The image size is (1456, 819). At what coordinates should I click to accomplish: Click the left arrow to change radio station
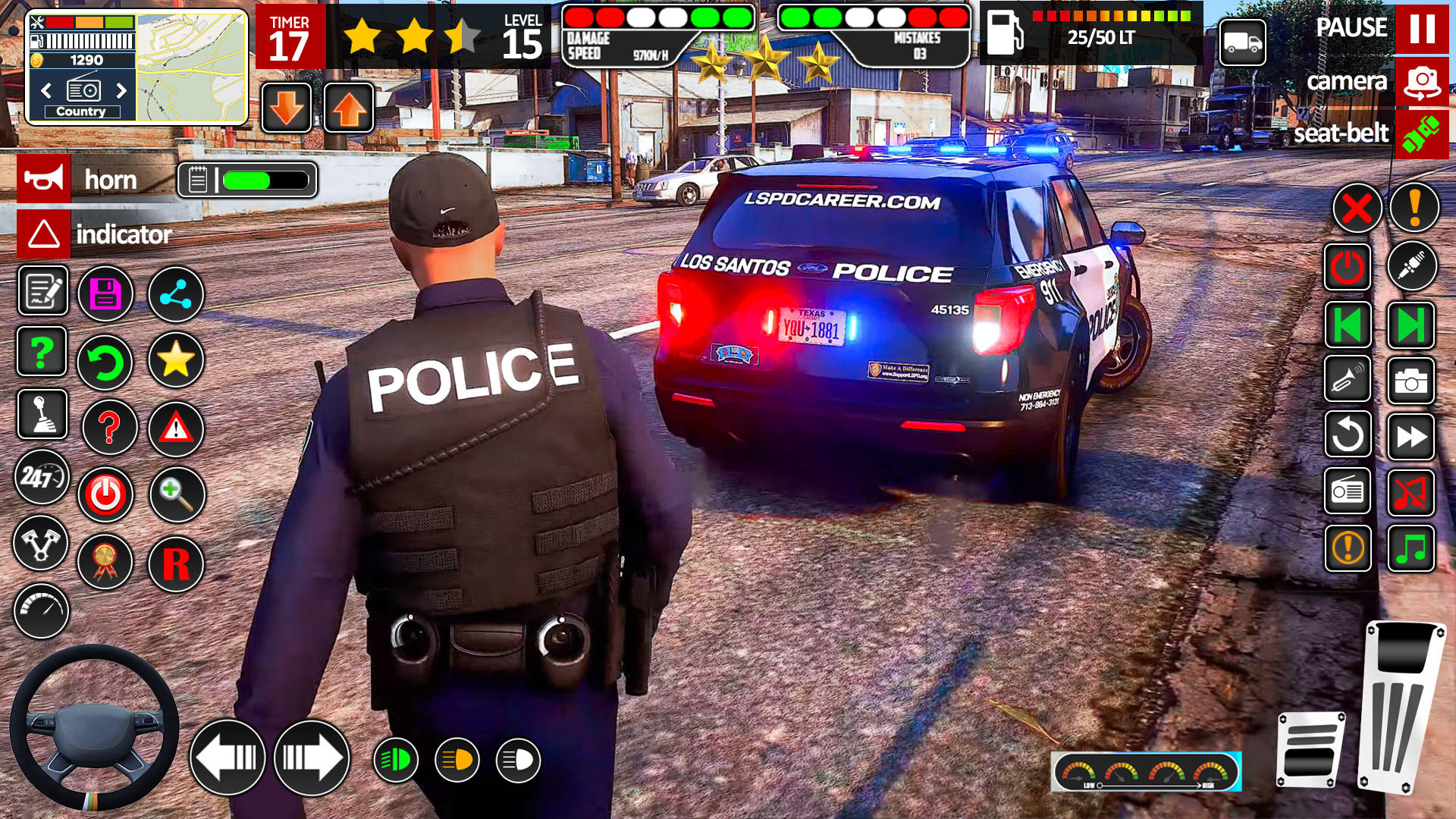click(x=45, y=89)
